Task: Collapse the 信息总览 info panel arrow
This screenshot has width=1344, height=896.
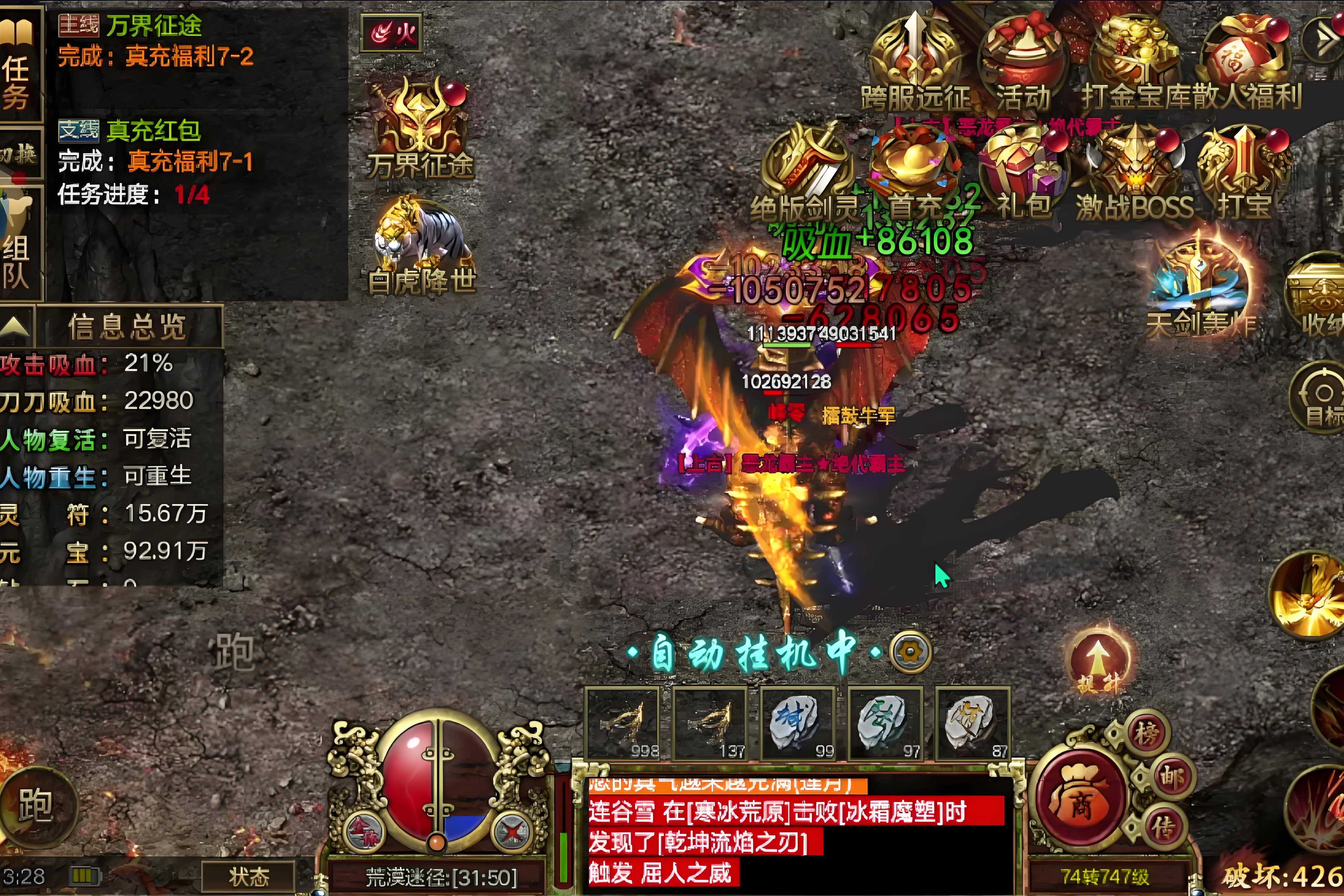Action: (x=15, y=326)
